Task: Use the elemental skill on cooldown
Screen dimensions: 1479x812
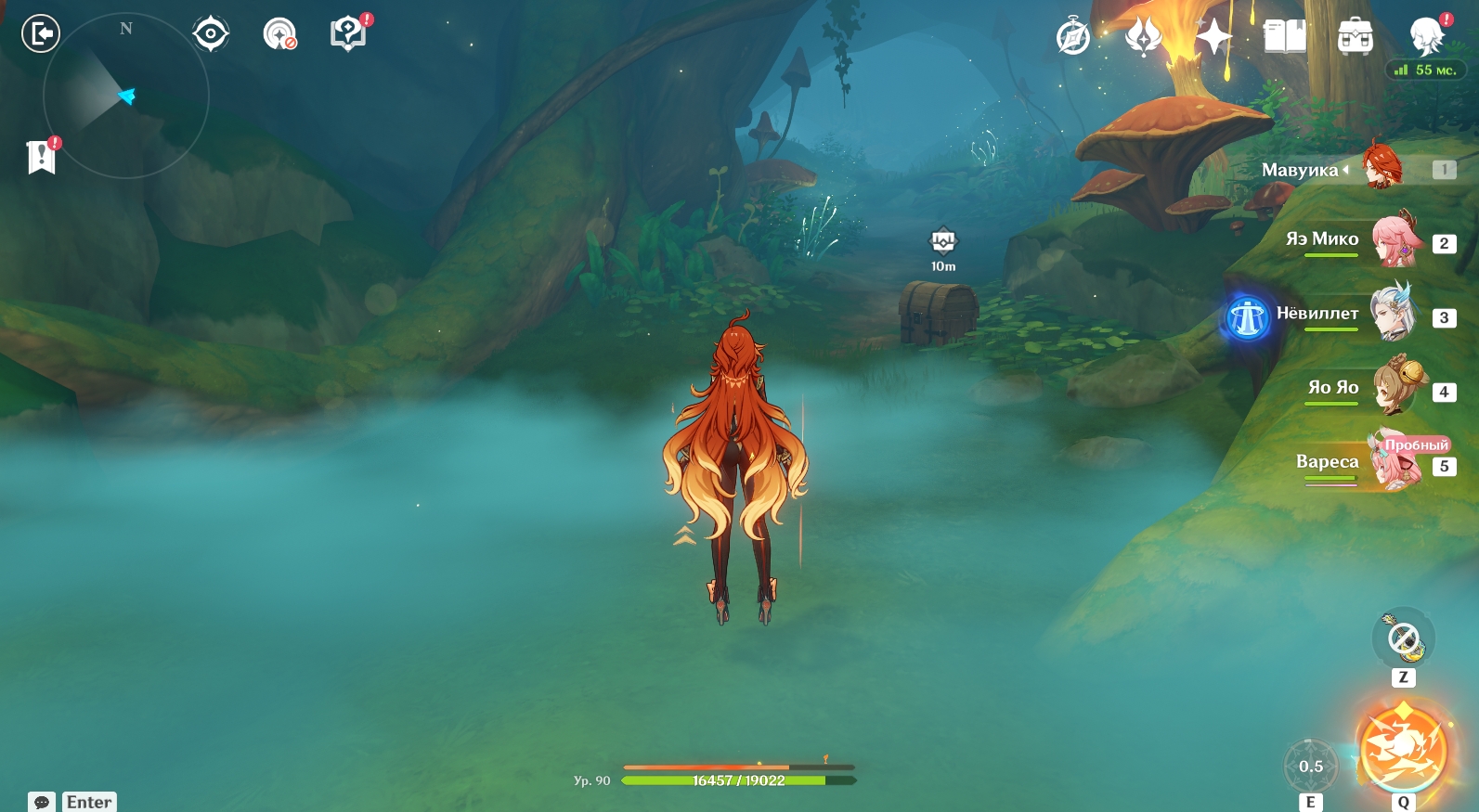Action: coord(1310,767)
